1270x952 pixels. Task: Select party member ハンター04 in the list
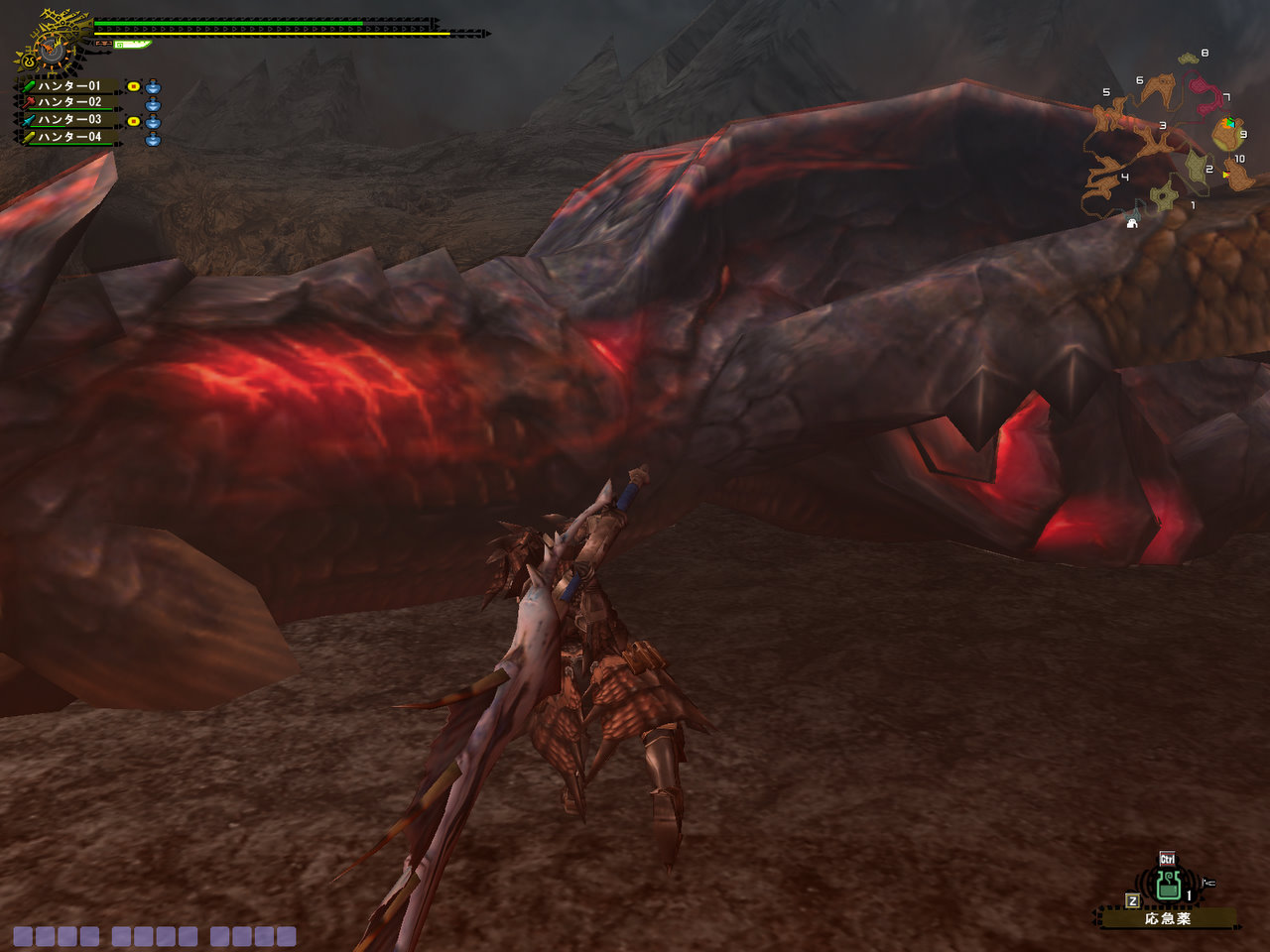69,137
